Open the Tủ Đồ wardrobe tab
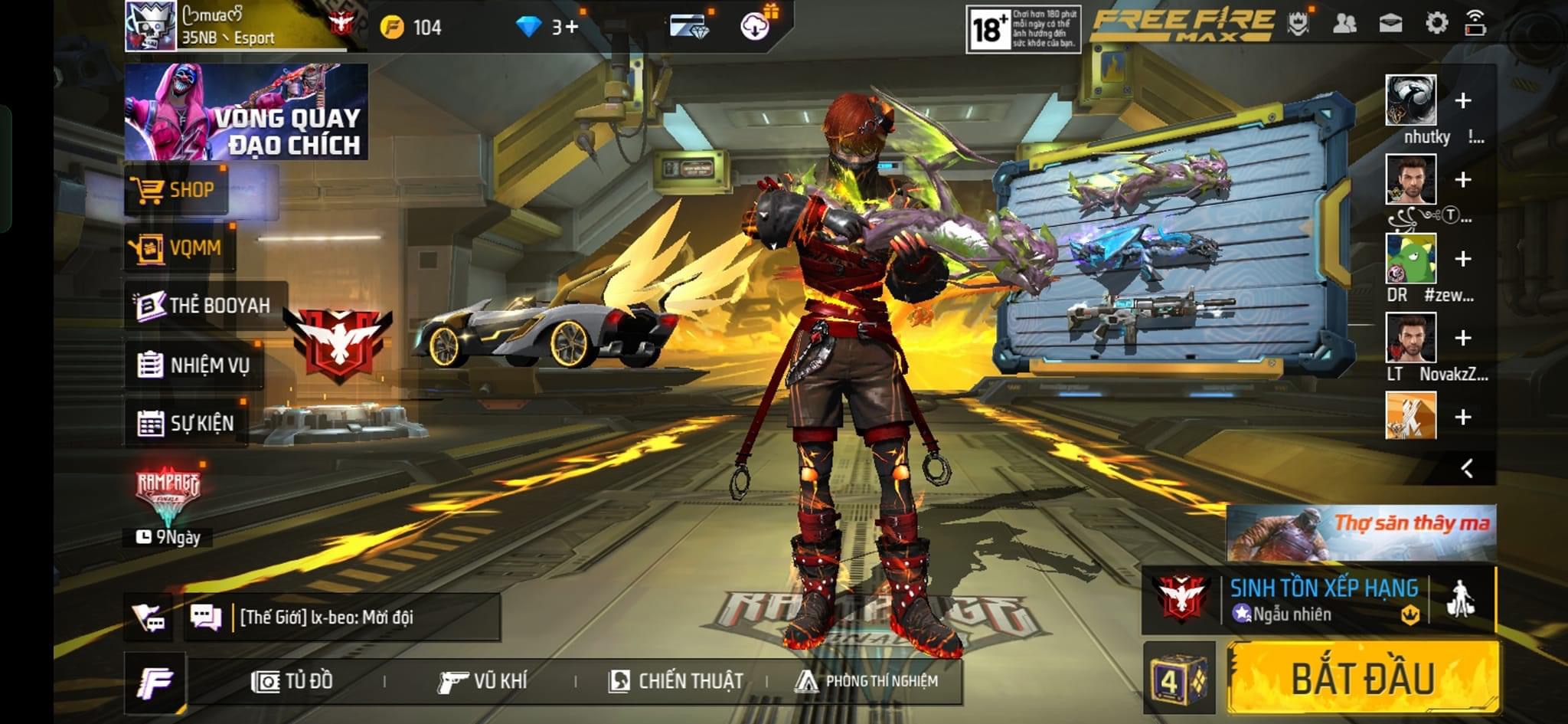This screenshot has height=724, width=1568. pyautogui.click(x=292, y=681)
